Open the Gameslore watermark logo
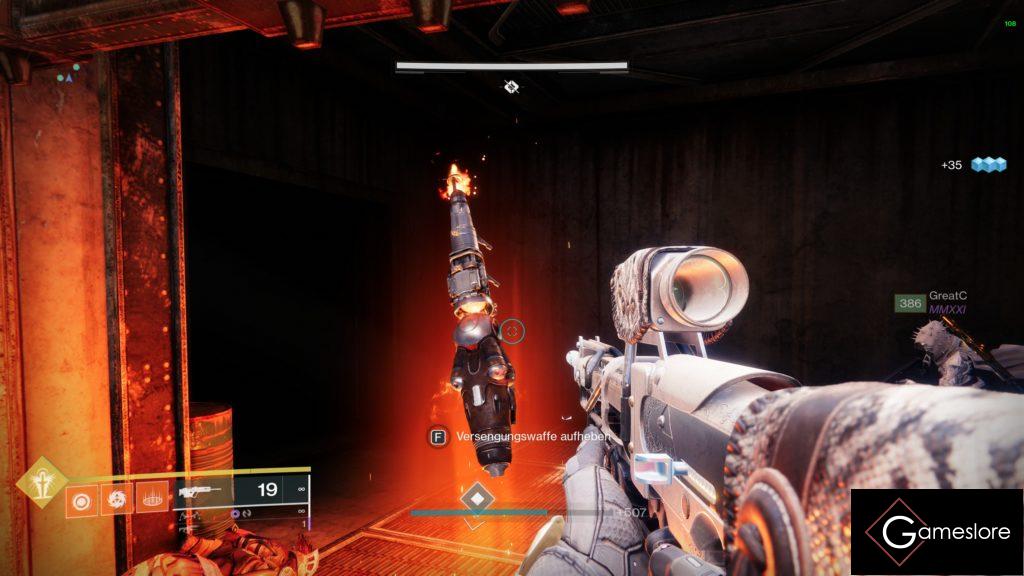This screenshot has height=576, width=1024. point(936,531)
